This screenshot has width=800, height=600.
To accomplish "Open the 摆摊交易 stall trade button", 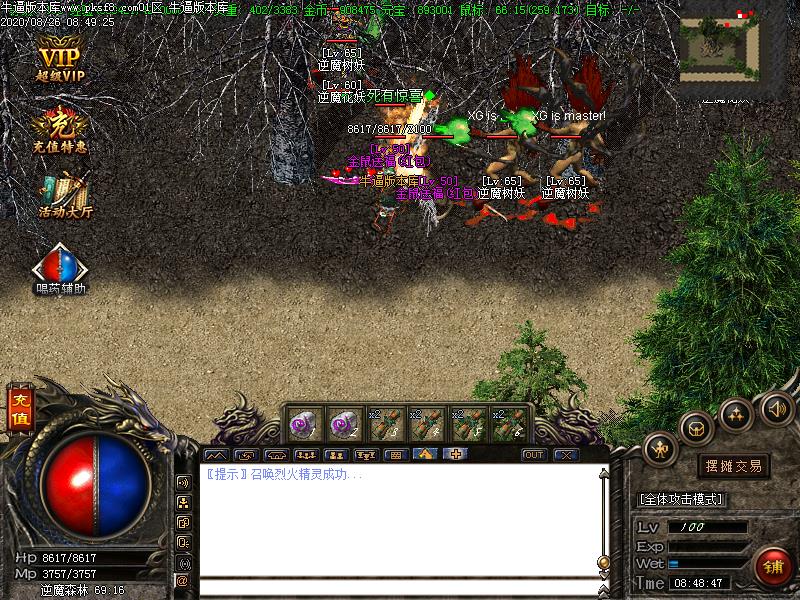I will (733, 466).
